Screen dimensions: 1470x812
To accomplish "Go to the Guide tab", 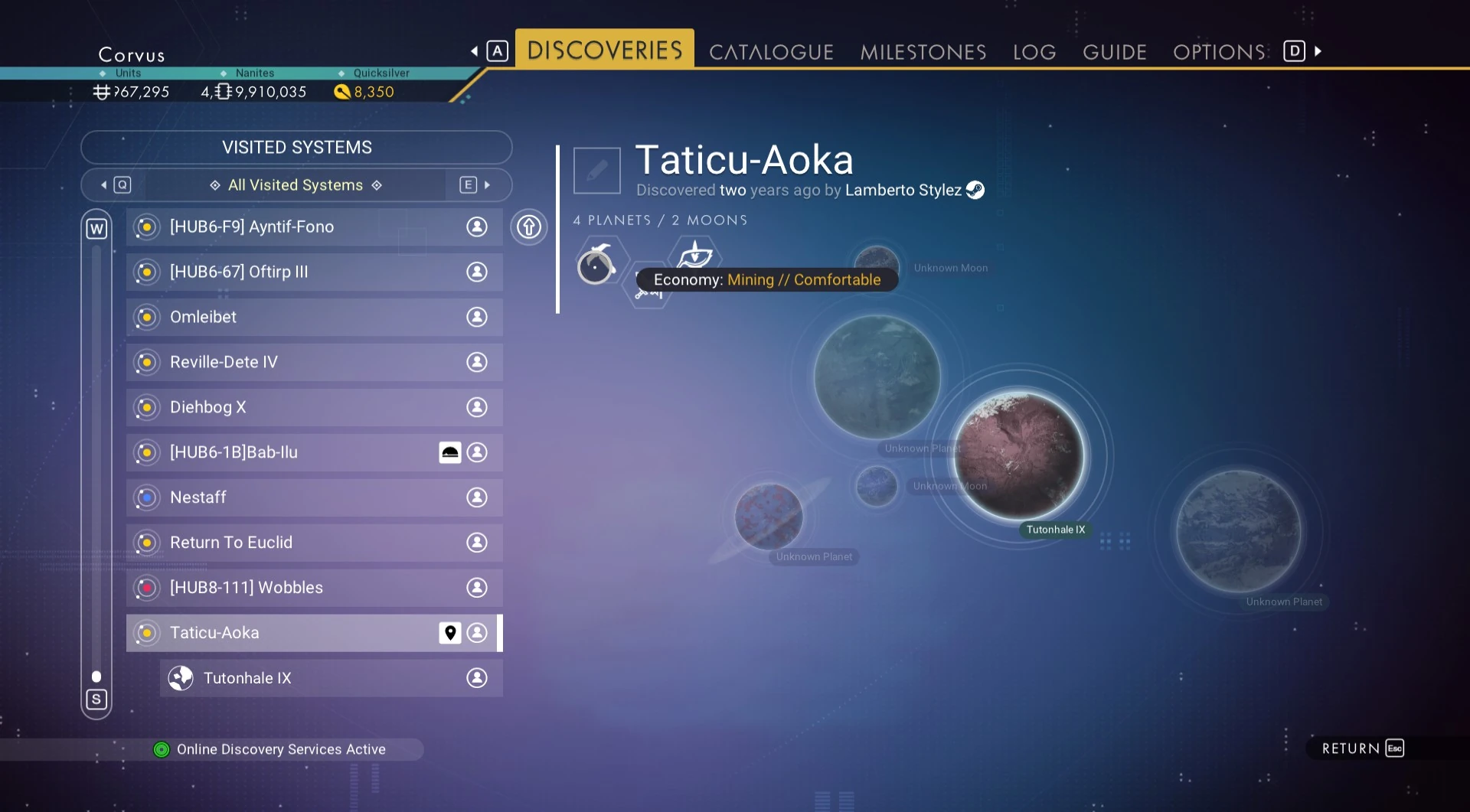I will (x=1114, y=52).
